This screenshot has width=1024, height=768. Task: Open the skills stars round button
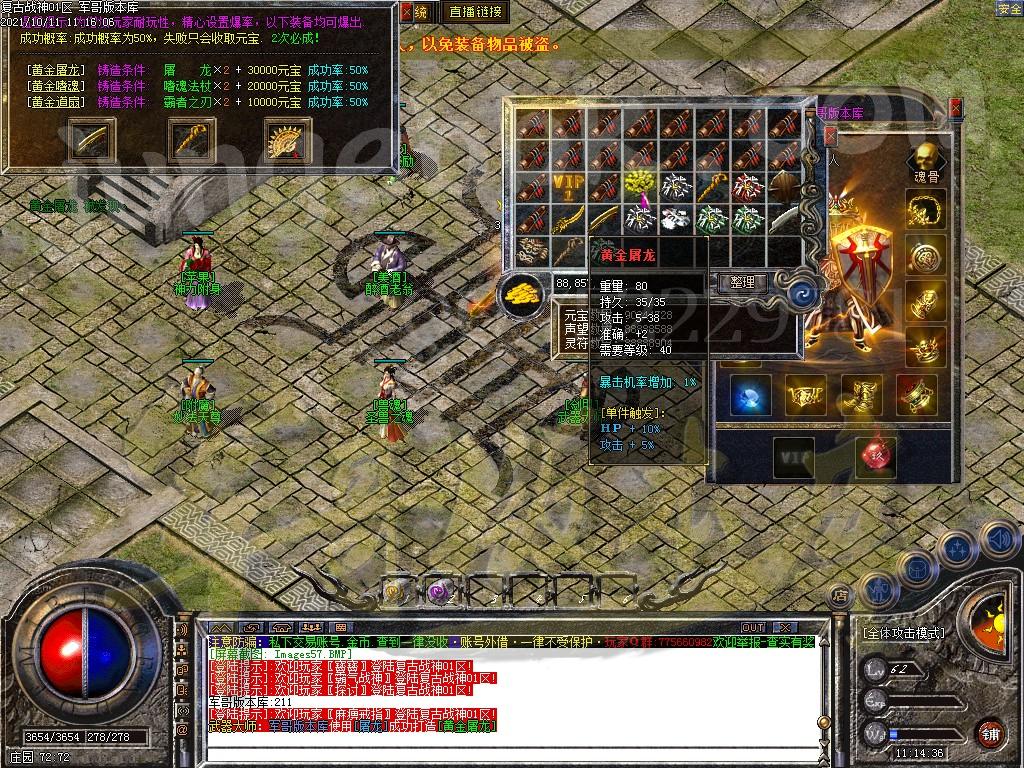[x=956, y=549]
